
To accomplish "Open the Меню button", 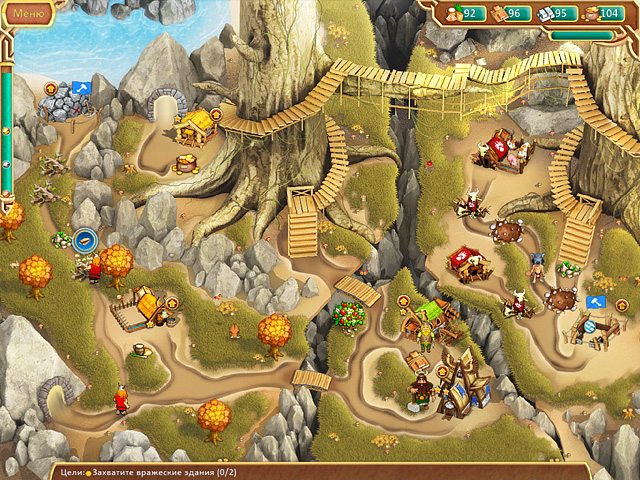I will tap(27, 15).
